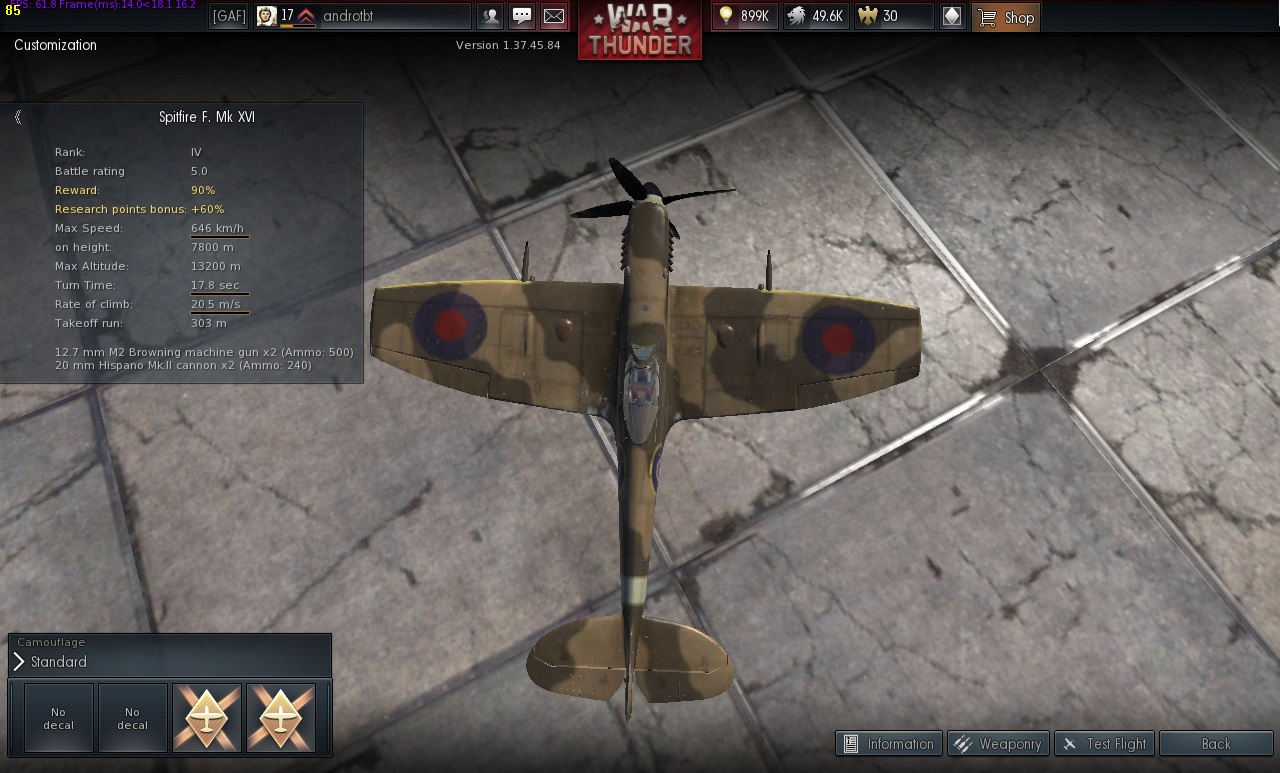Expand the Standard camouflage selector
The height and width of the screenshot is (773, 1280).
click(x=19, y=662)
